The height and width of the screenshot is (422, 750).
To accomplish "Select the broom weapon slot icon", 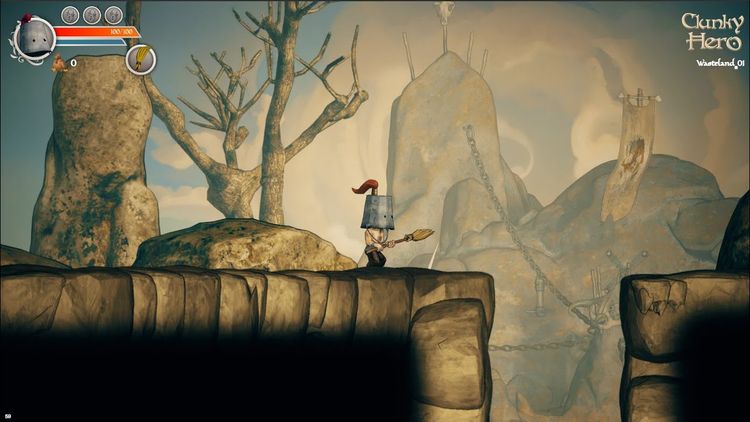I will 140,60.
